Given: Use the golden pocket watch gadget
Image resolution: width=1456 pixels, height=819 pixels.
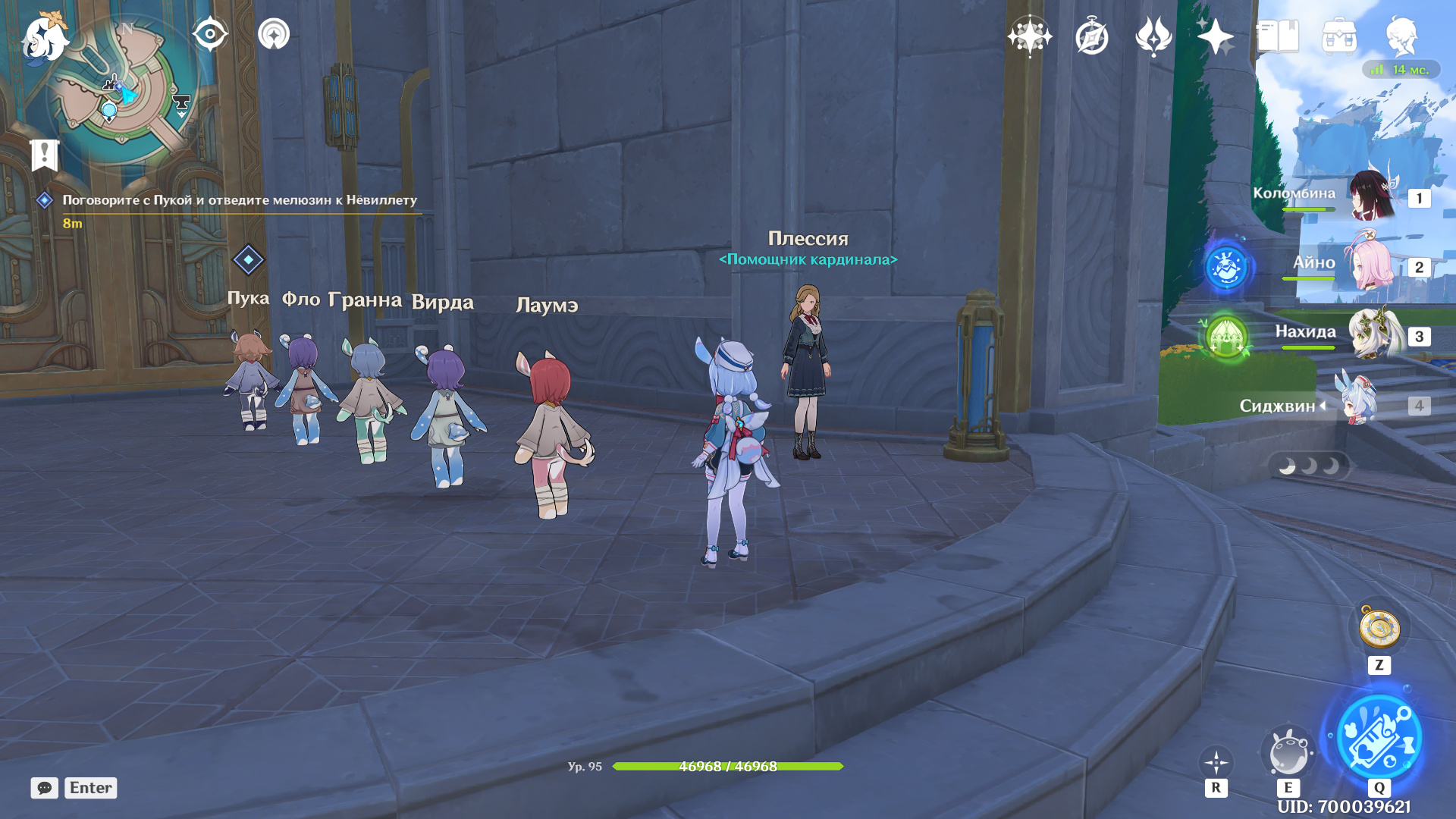Looking at the screenshot, I should pos(1379,629).
